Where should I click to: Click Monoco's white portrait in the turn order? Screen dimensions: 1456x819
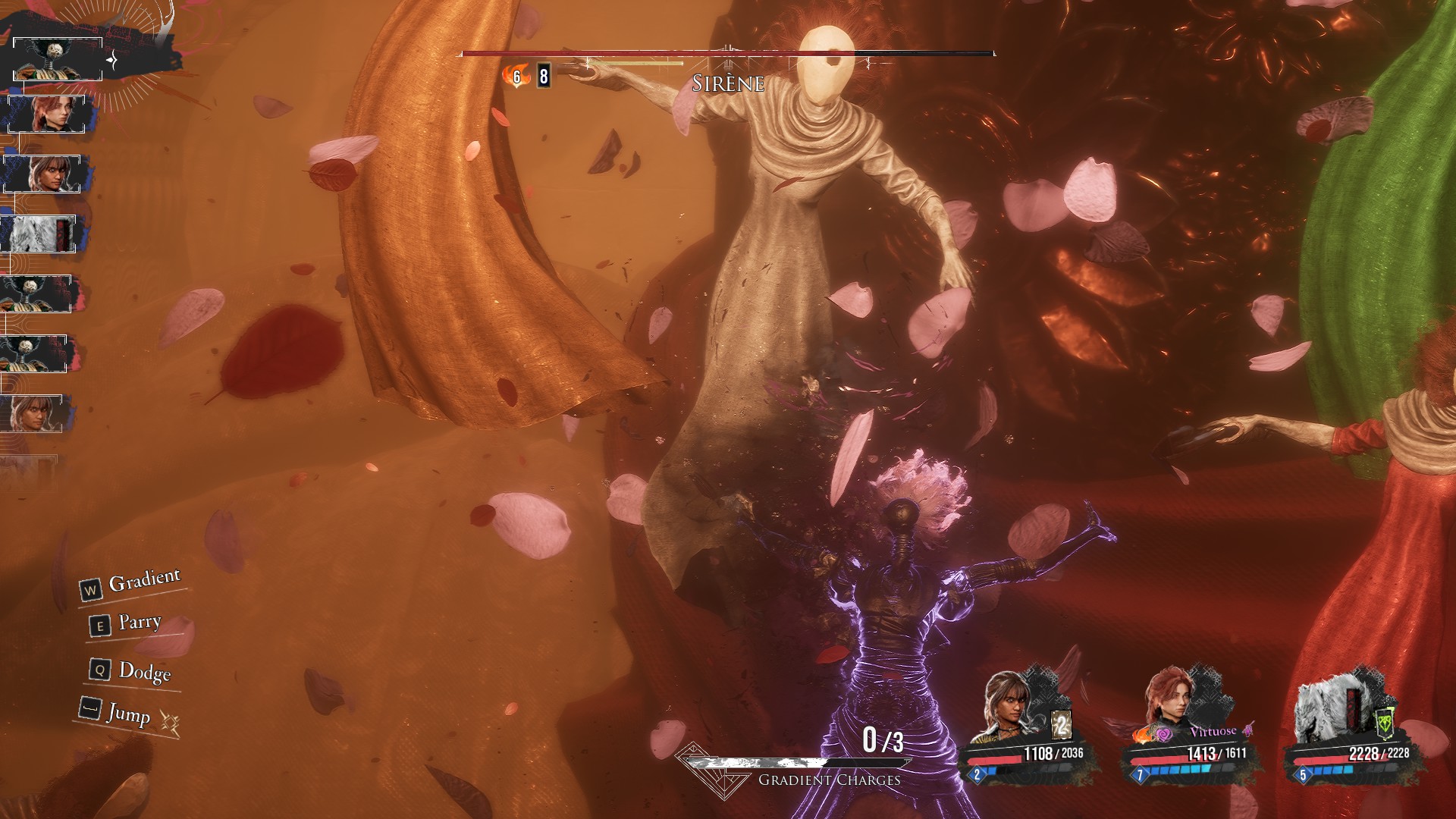point(39,234)
